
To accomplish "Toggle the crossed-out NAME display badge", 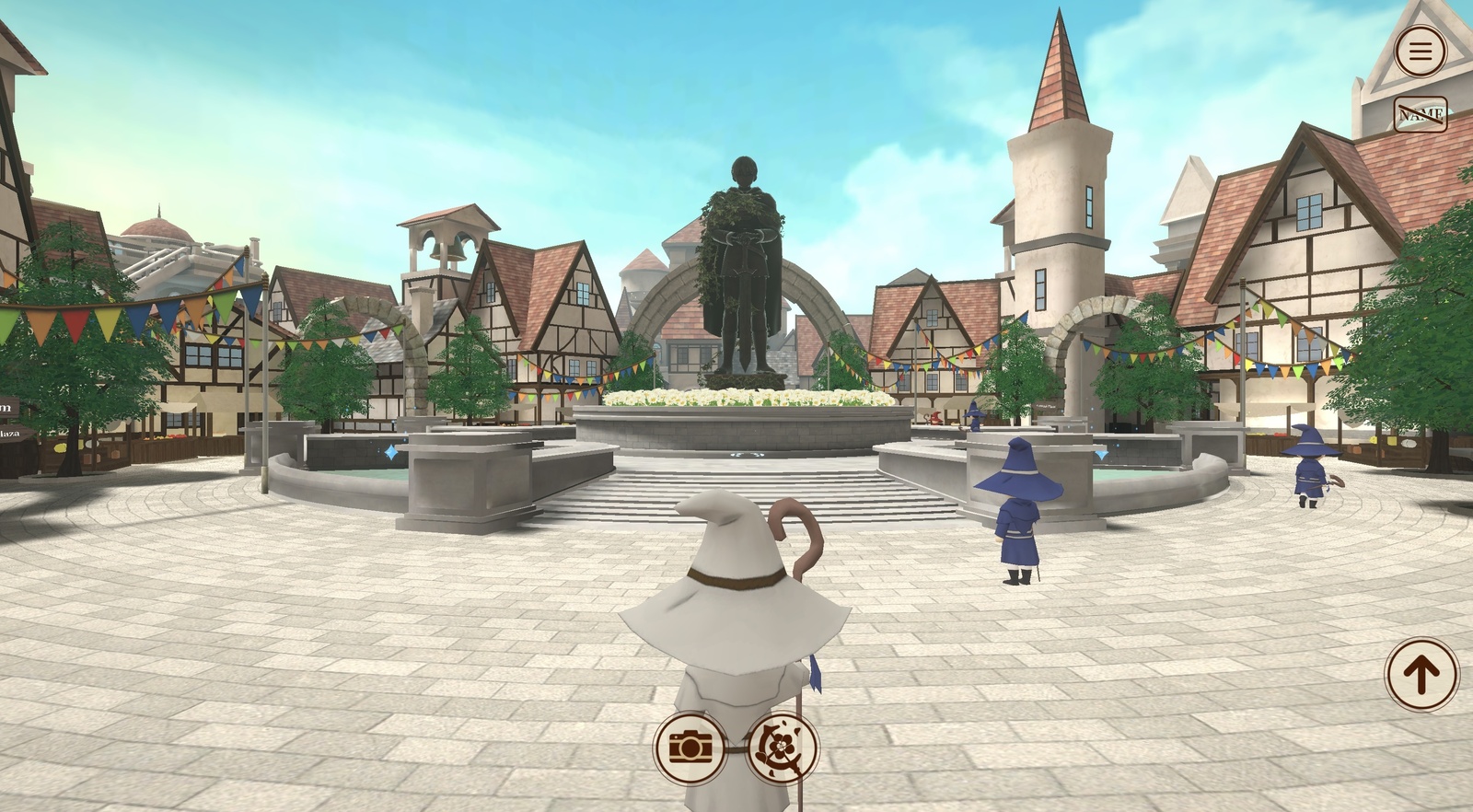I will [1419, 112].
